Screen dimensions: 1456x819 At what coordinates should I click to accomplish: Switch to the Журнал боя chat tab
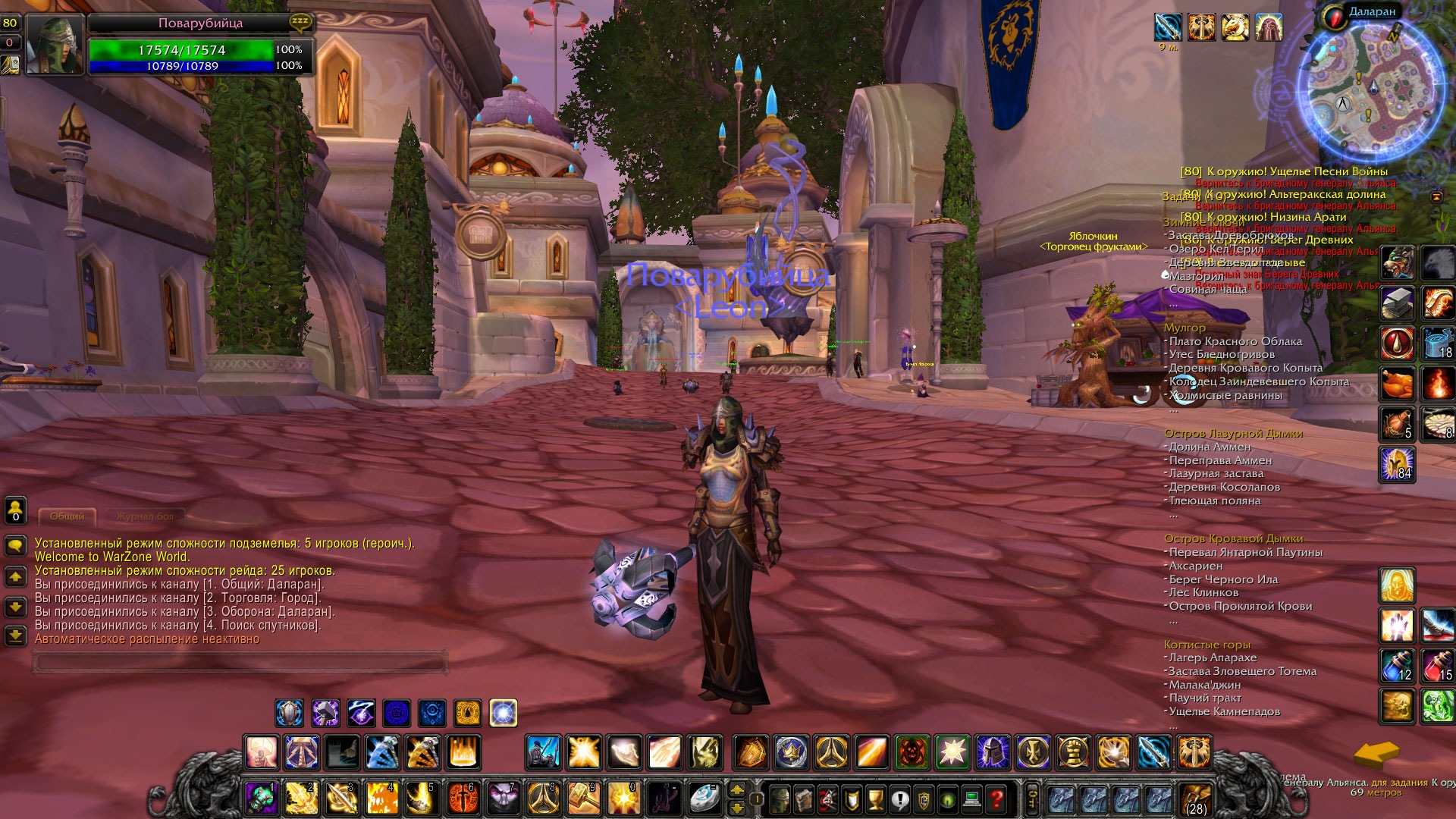click(x=145, y=516)
